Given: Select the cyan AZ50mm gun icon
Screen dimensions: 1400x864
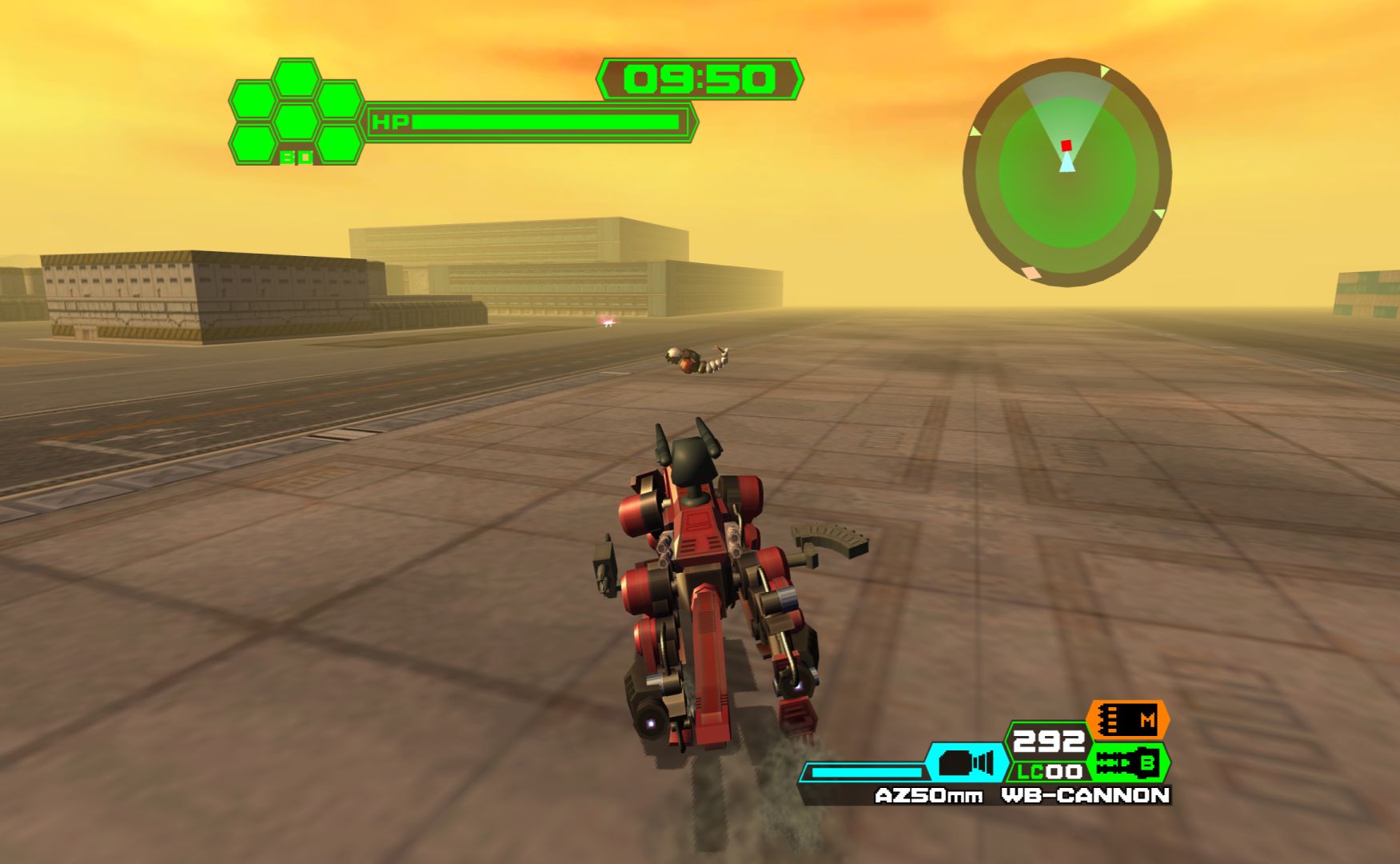Looking at the screenshot, I should tap(966, 763).
